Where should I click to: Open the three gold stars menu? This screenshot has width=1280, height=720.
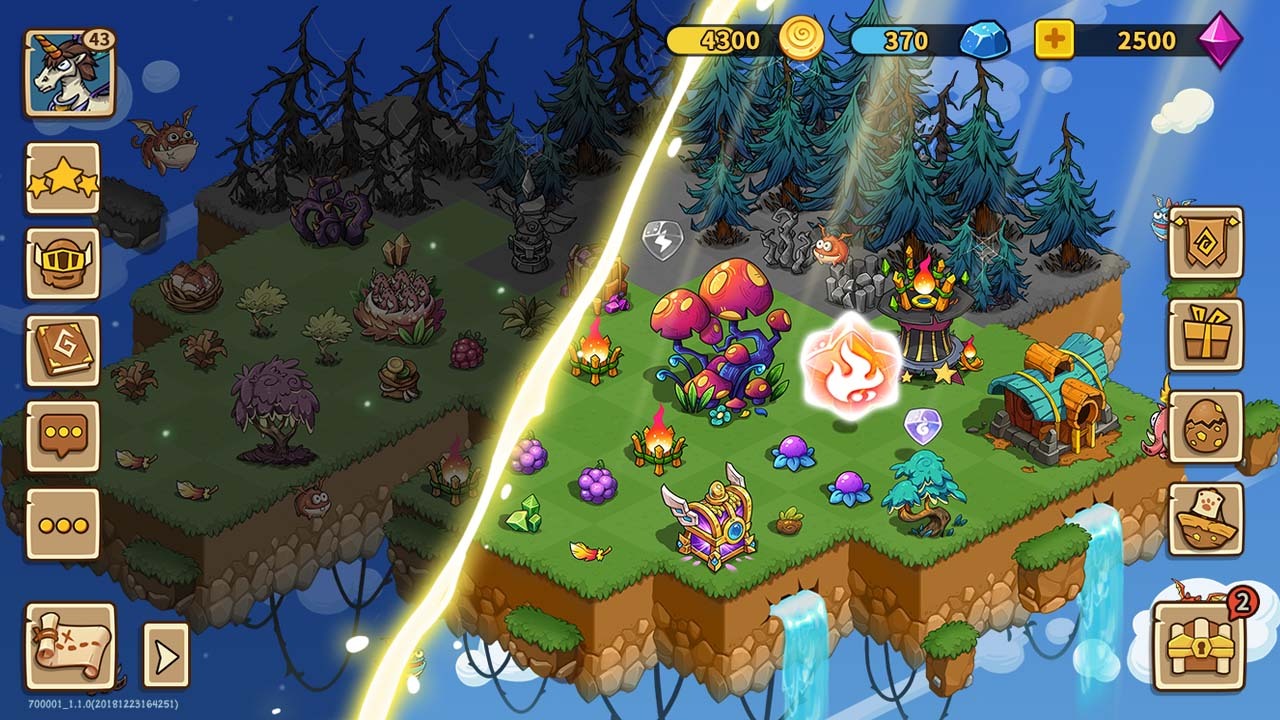62,178
